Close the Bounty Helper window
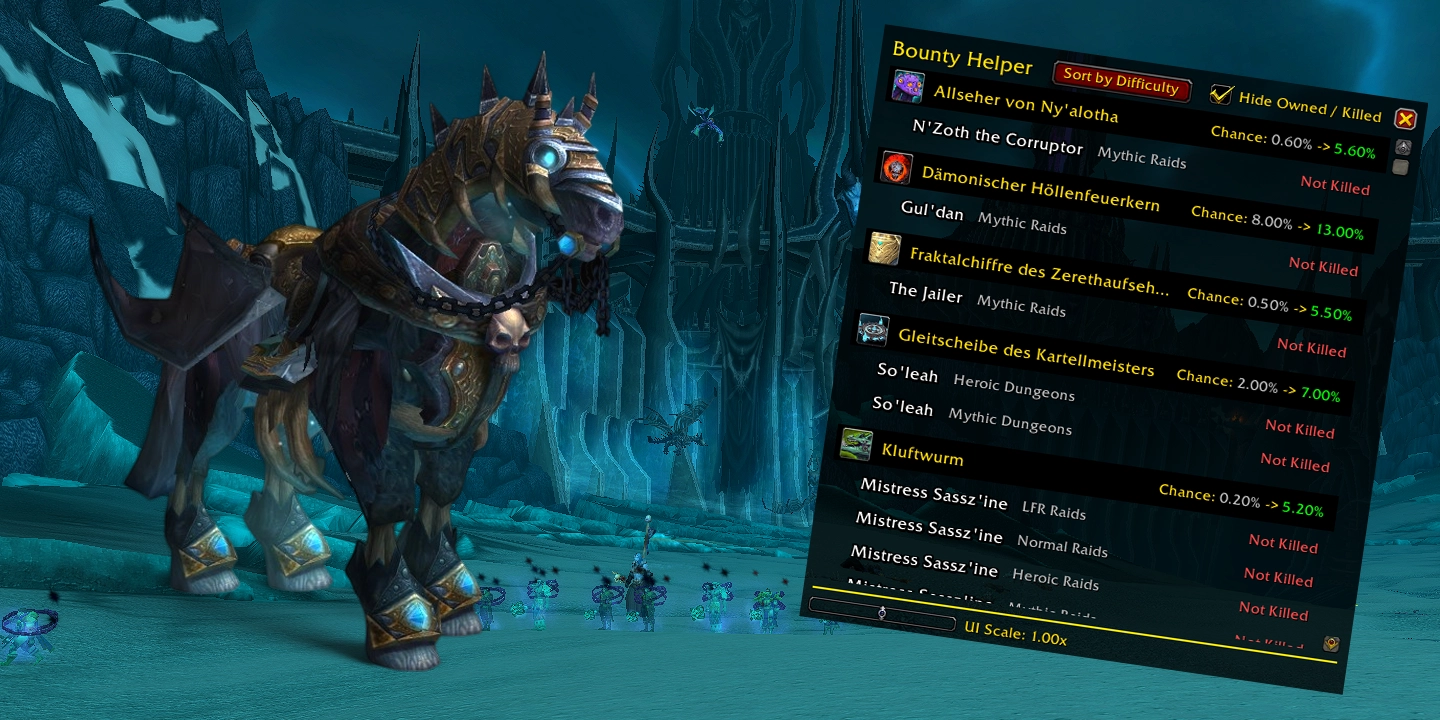Viewport: 1440px width, 720px height. pyautogui.click(x=1405, y=120)
